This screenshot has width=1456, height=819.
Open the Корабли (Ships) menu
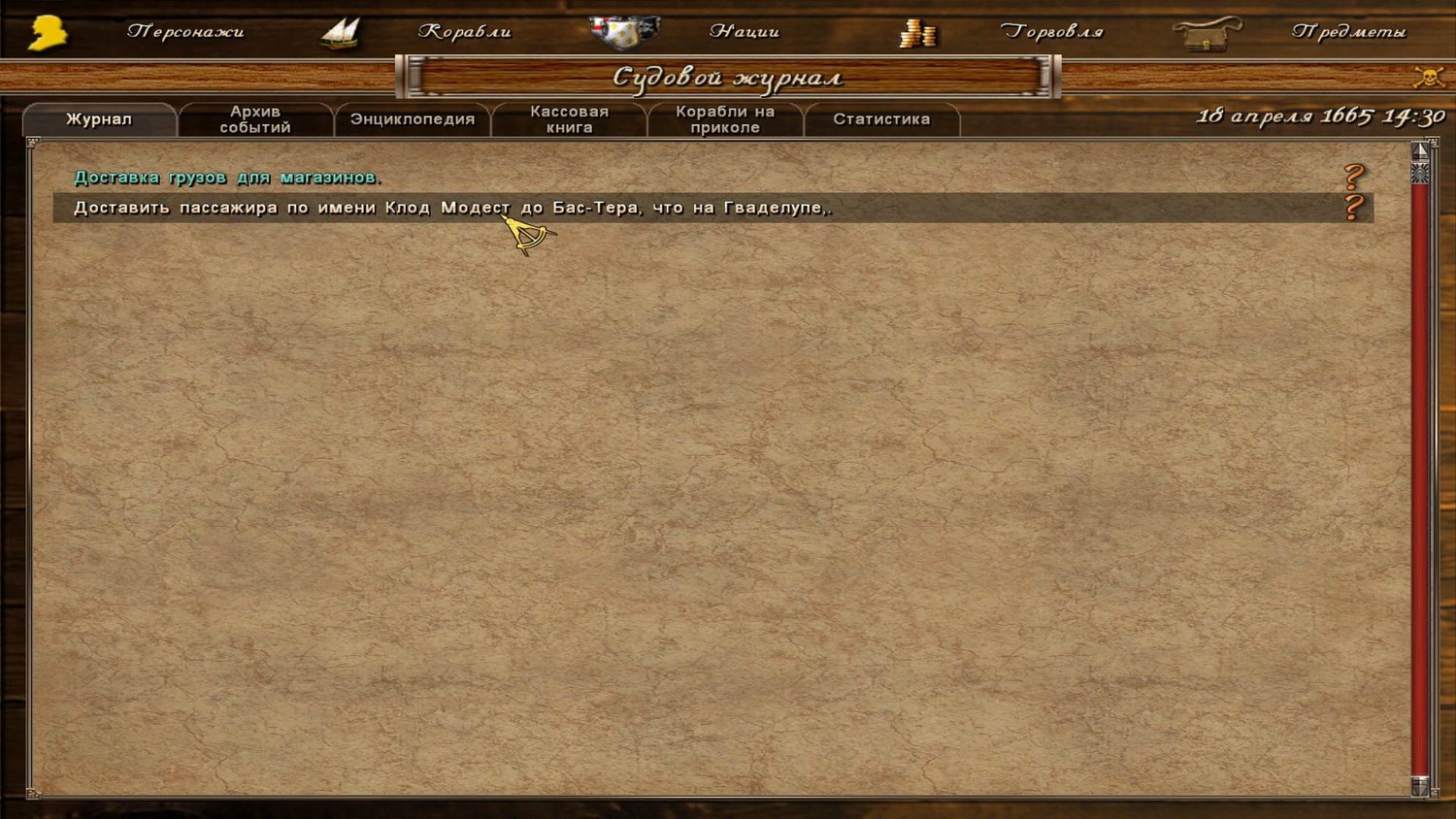tap(464, 32)
